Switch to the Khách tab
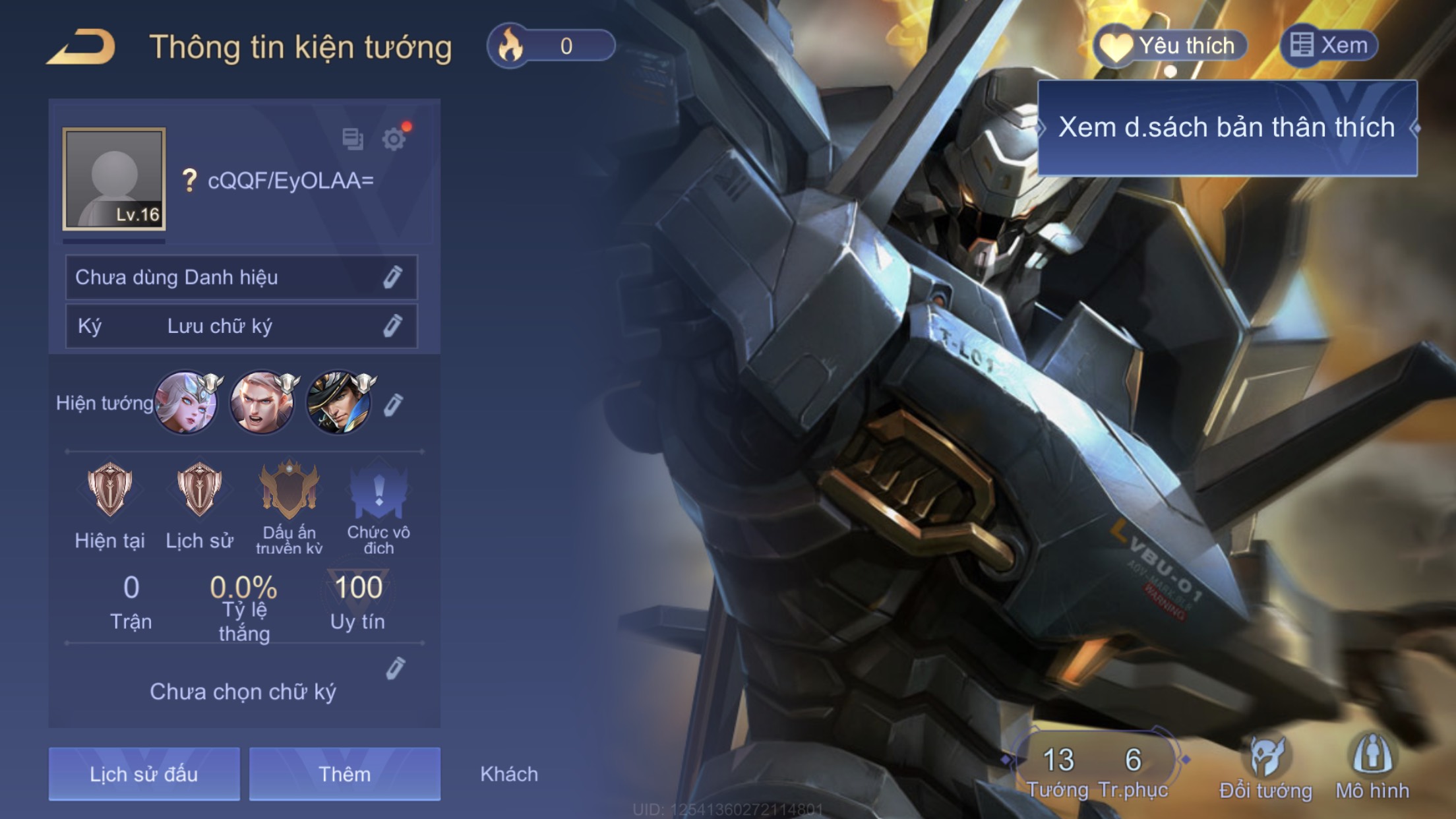Viewport: 1456px width, 819px height. point(509,773)
